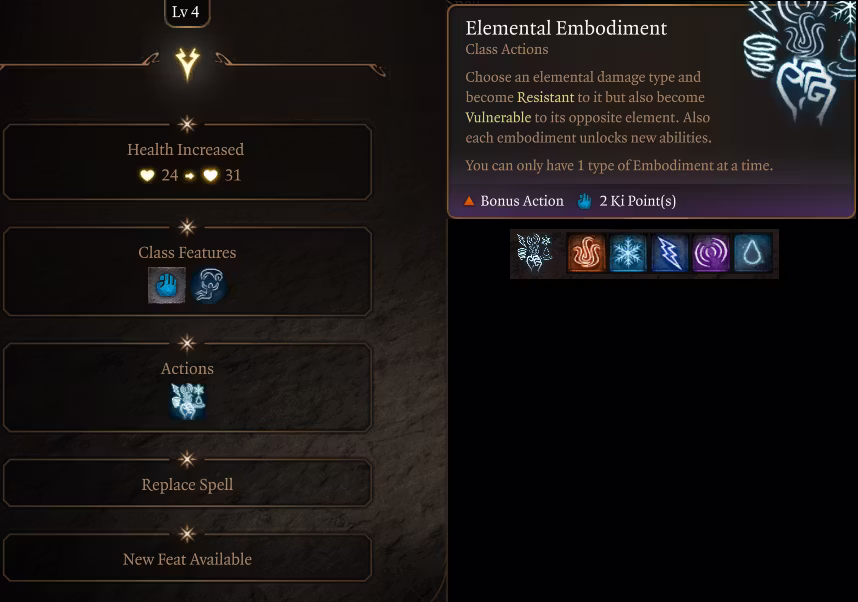Click the round falling-figure class feature icon
Screen dimensions: 858x602
coord(208,285)
